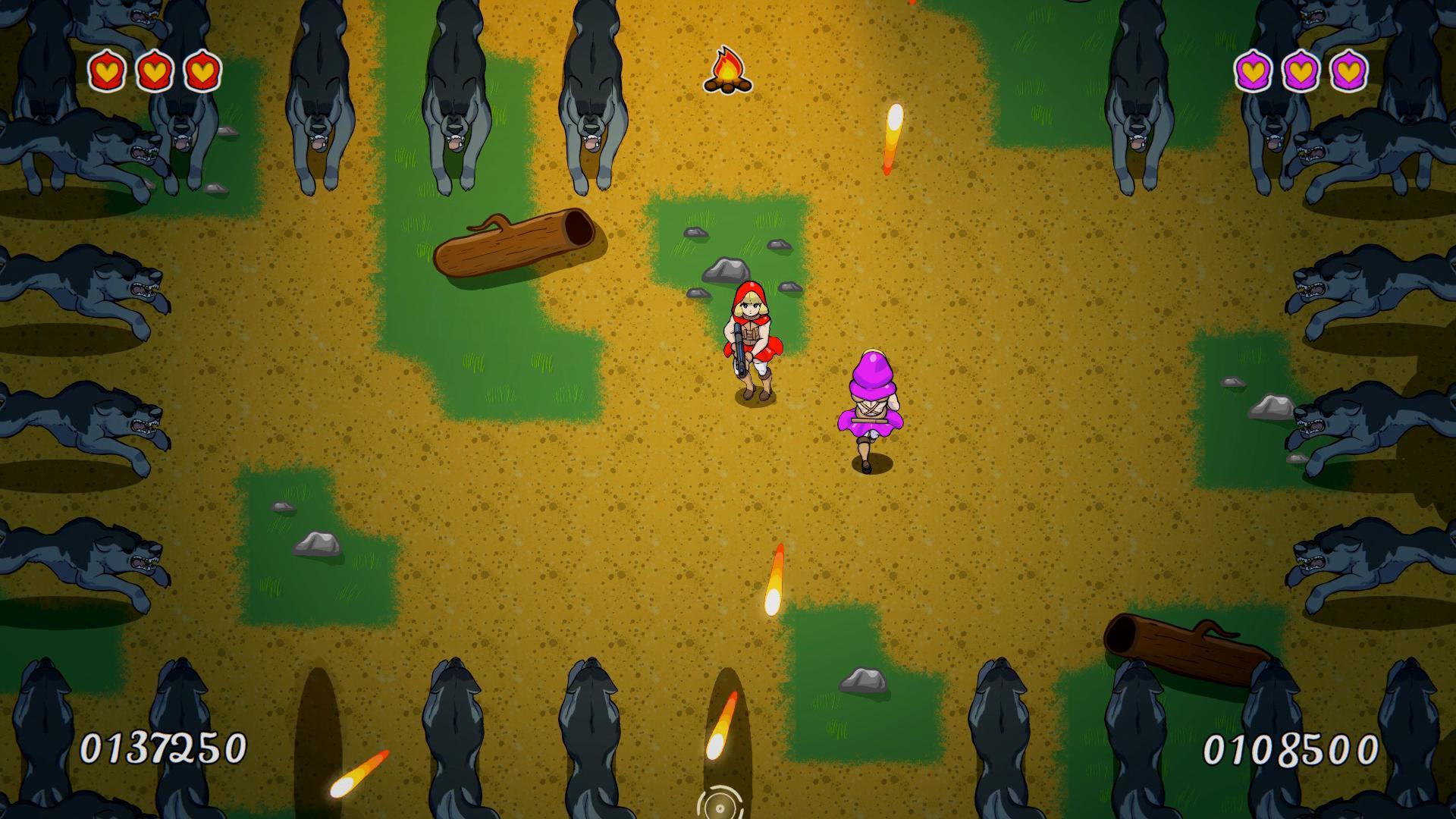Select the second red heart icon top-left

153,72
